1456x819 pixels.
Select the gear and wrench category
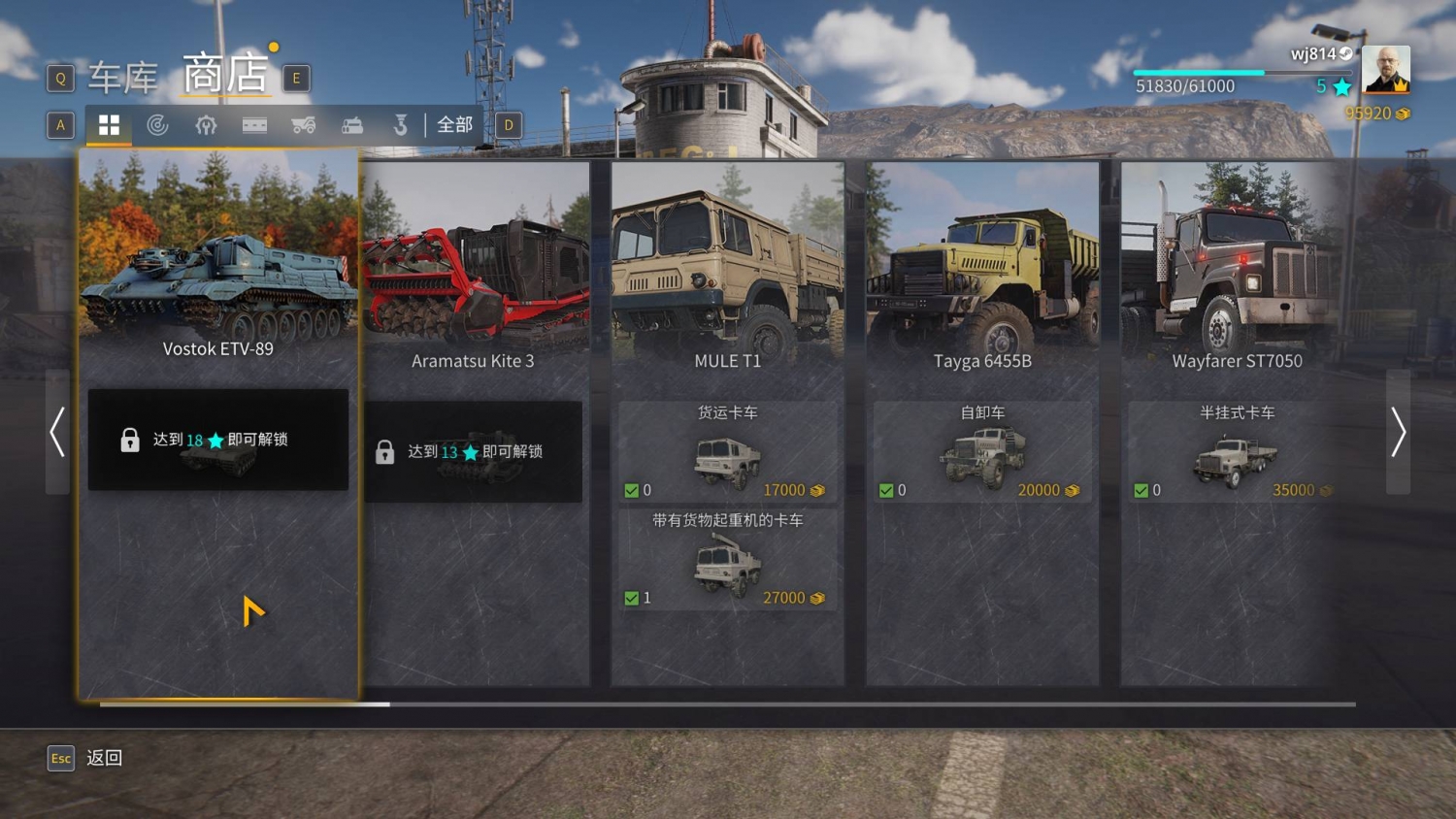pyautogui.click(x=206, y=125)
